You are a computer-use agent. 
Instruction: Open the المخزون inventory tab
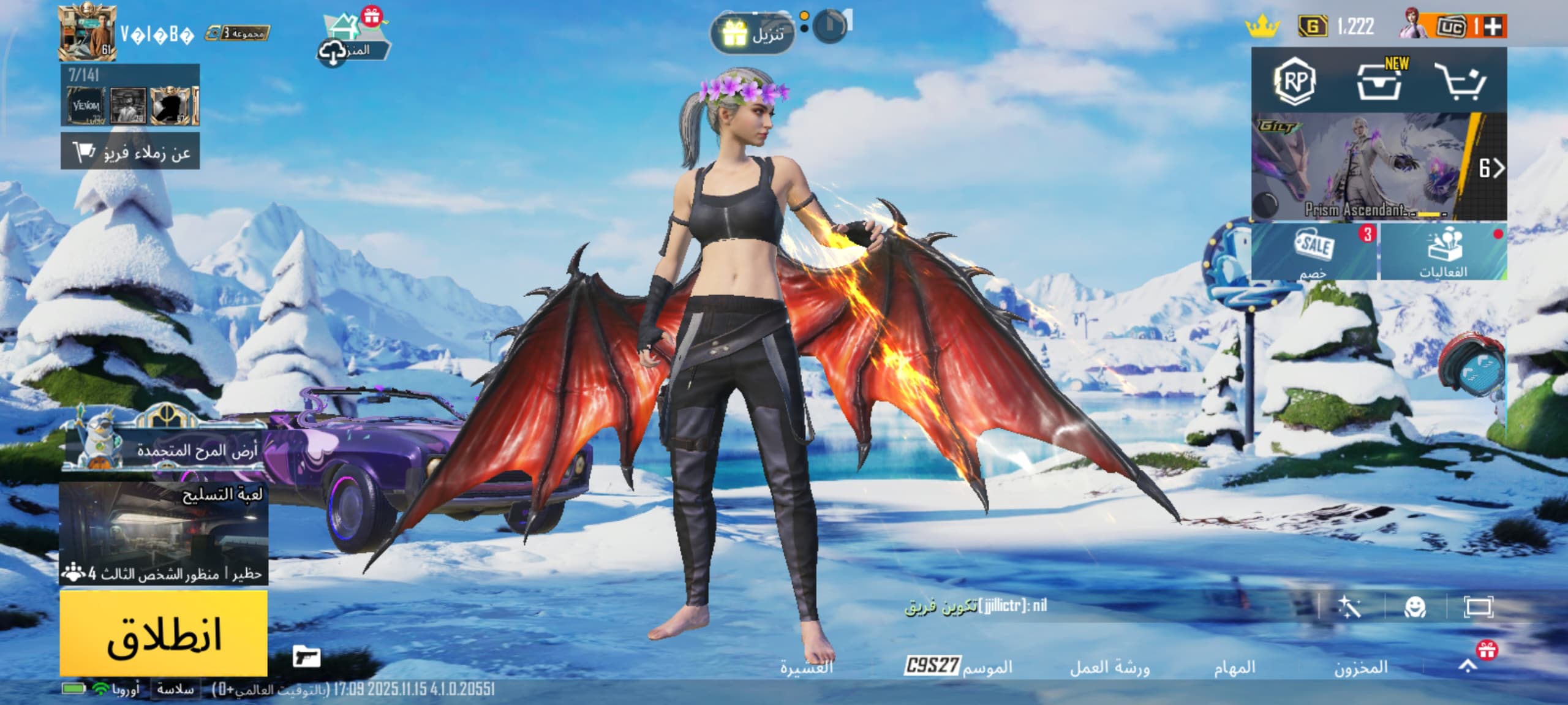coord(1361,667)
